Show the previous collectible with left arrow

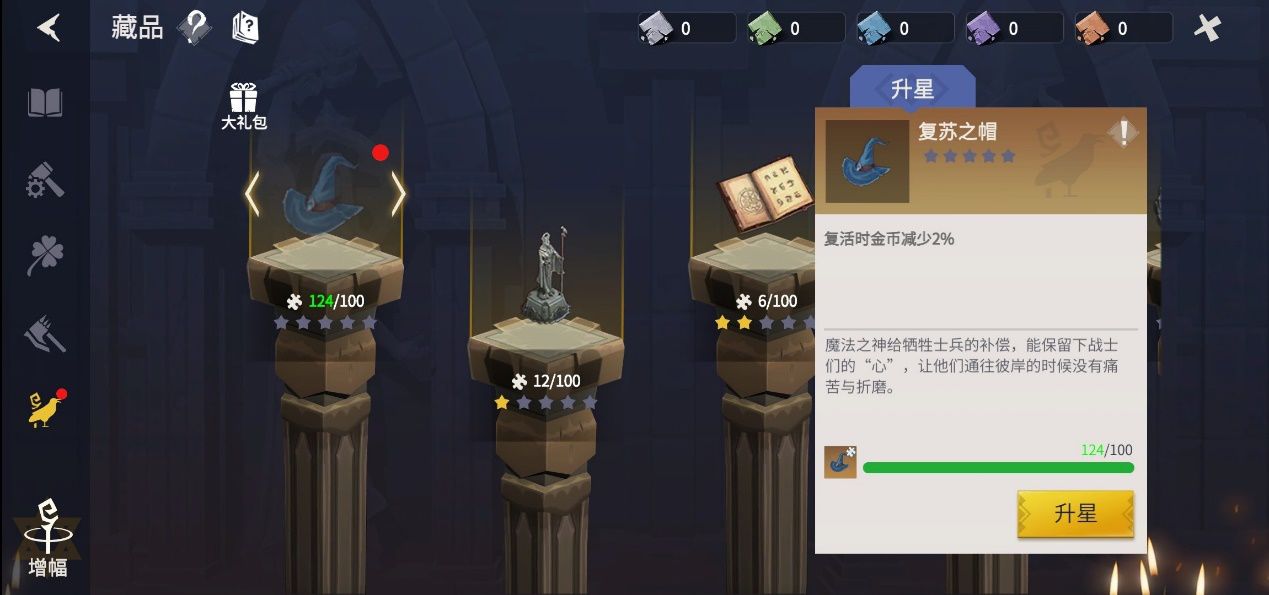252,195
